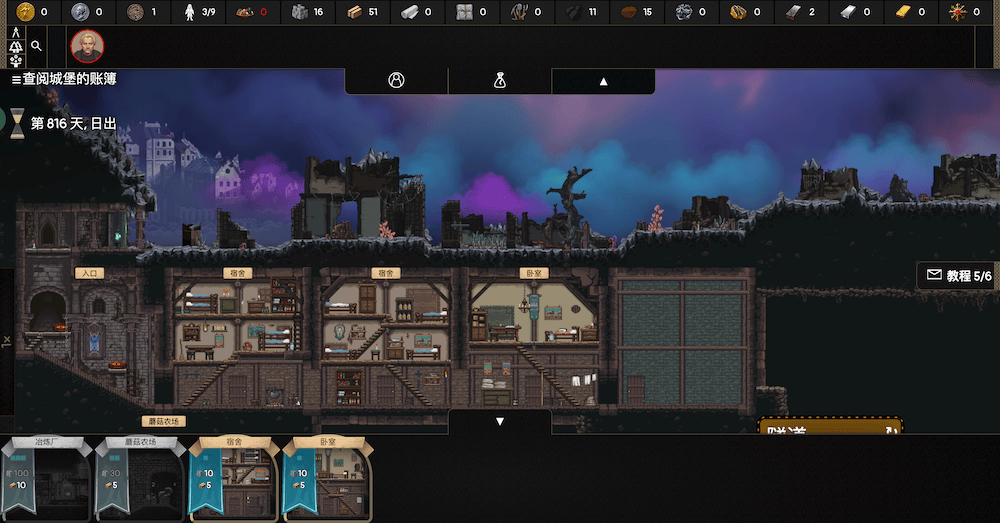Open the tutorial 5/6 message
This screenshot has width=1000, height=523.
(x=958, y=275)
